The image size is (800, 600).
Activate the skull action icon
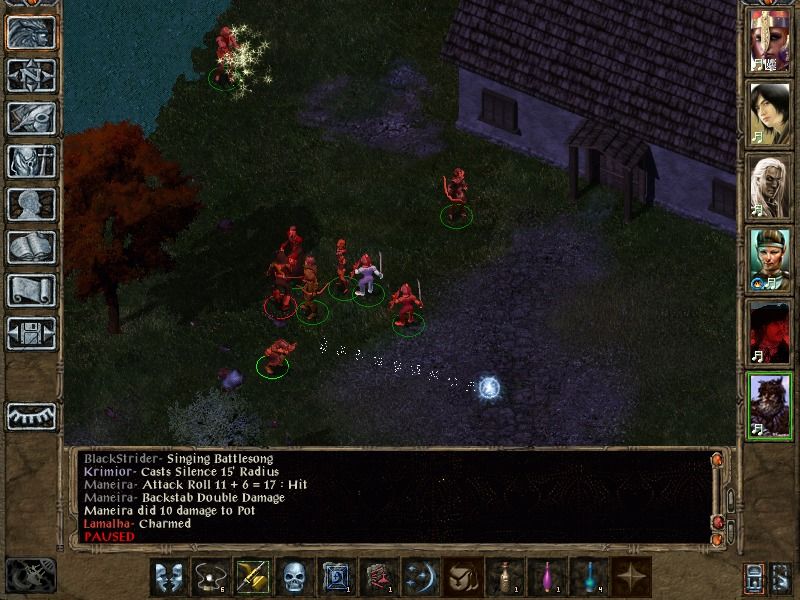point(293,577)
